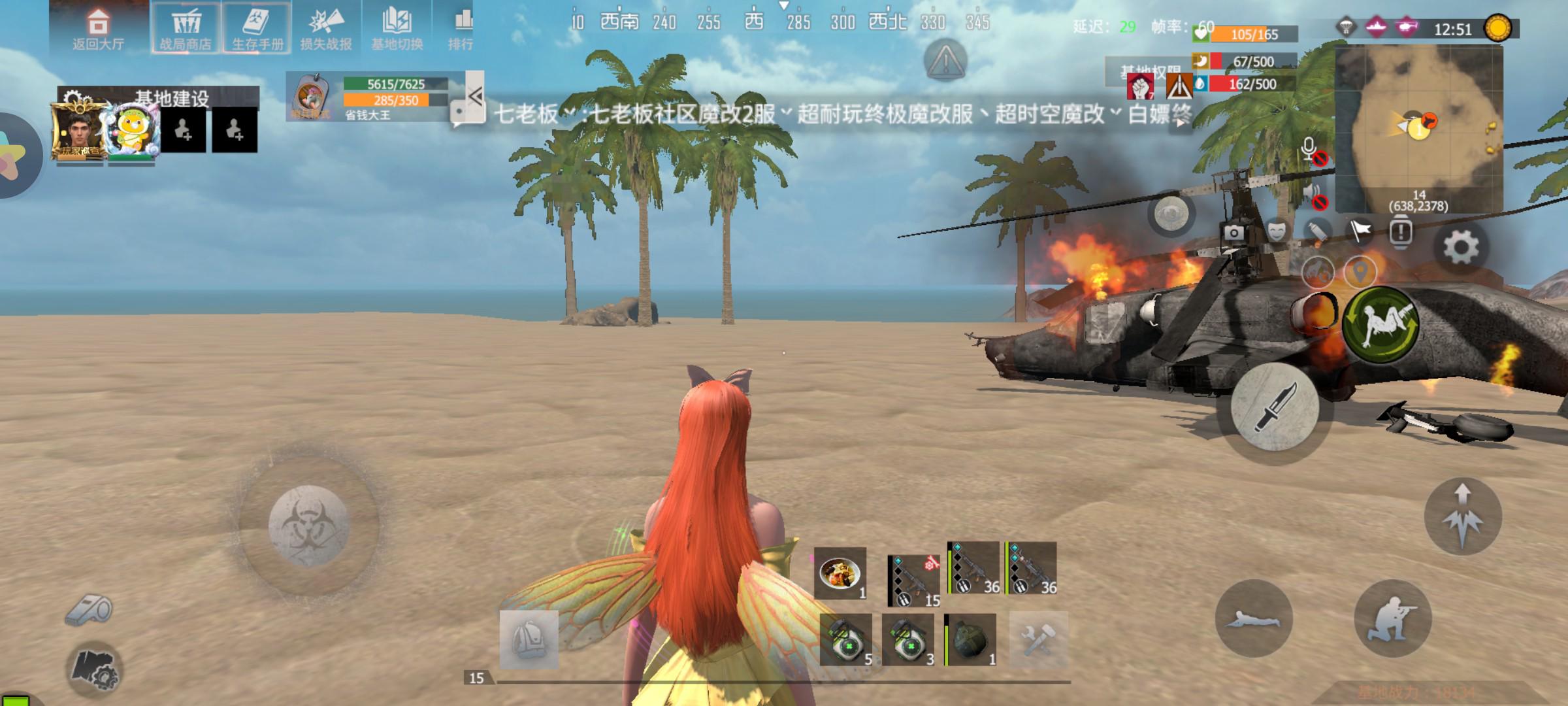This screenshot has width=1568, height=706.
Task: Collapse the player status panel arrow
Action: pyautogui.click(x=475, y=97)
